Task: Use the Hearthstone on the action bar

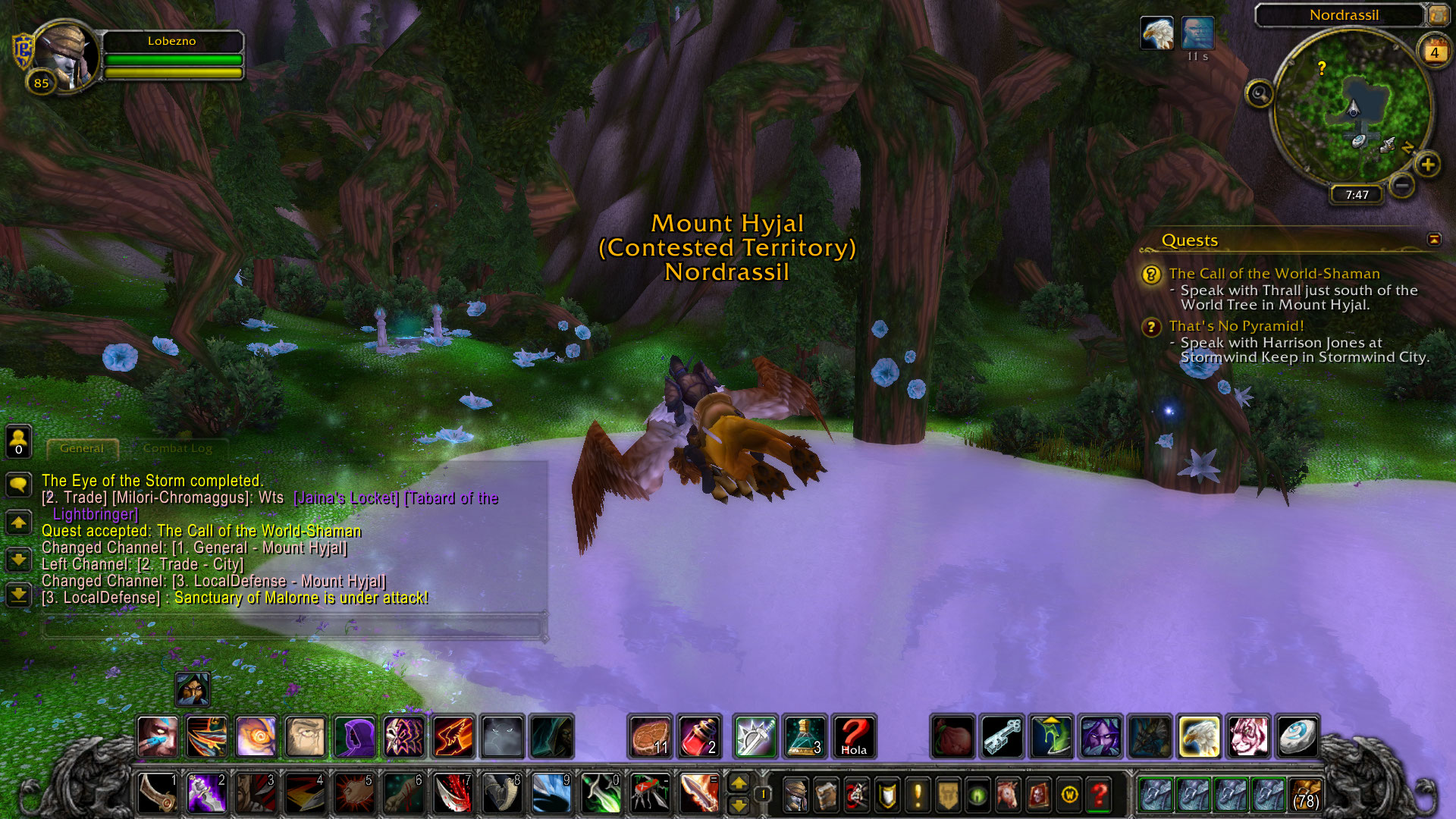Action: point(1298,736)
